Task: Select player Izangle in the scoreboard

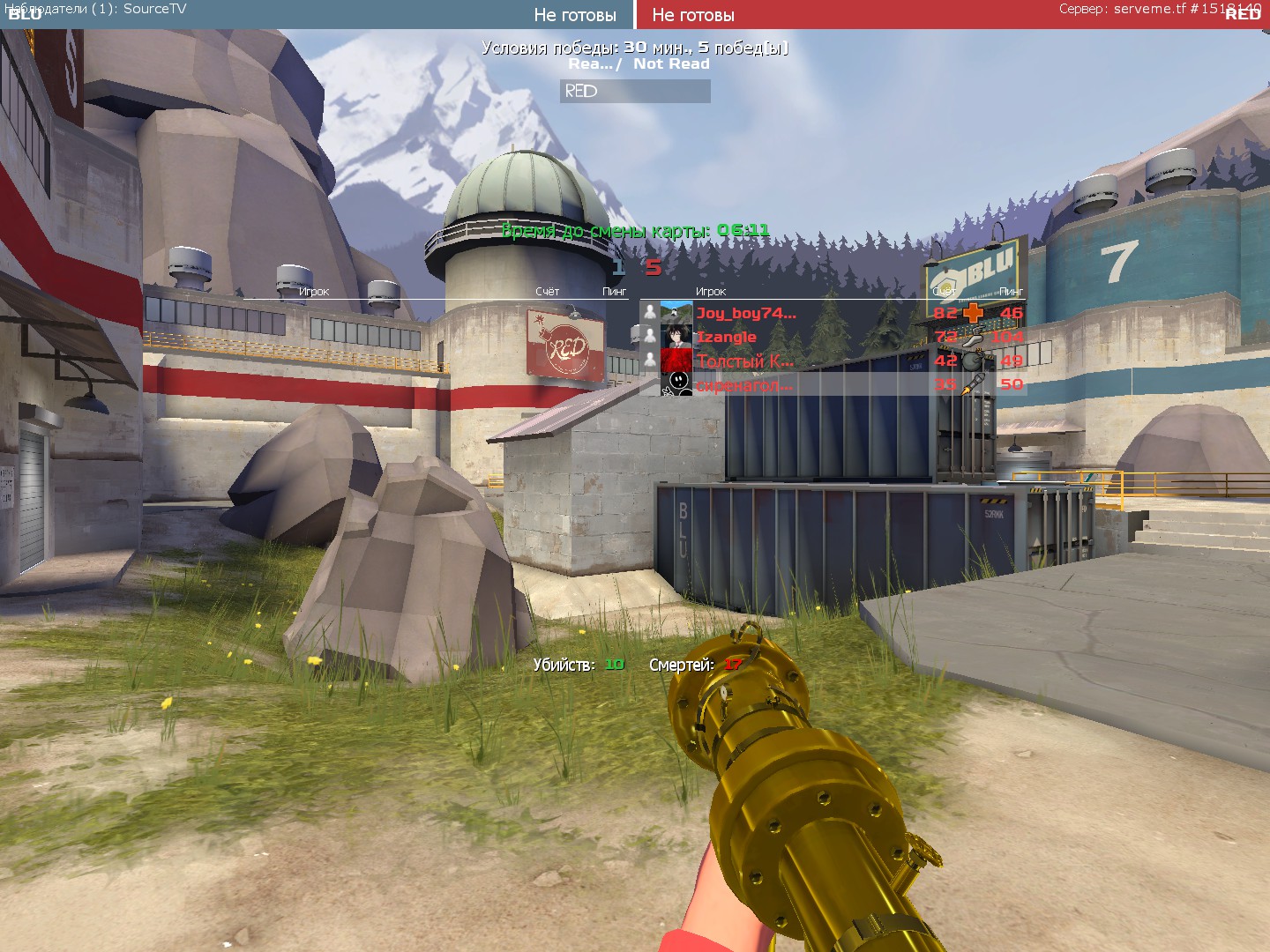Action: tap(727, 337)
